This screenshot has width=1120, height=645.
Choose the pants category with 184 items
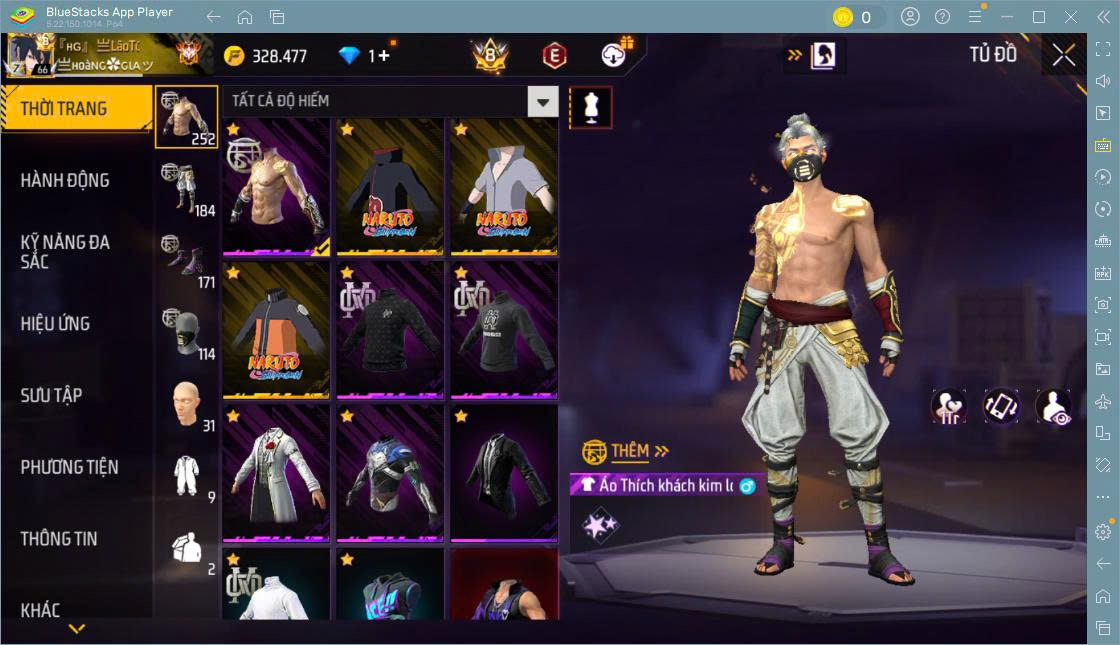pos(186,188)
